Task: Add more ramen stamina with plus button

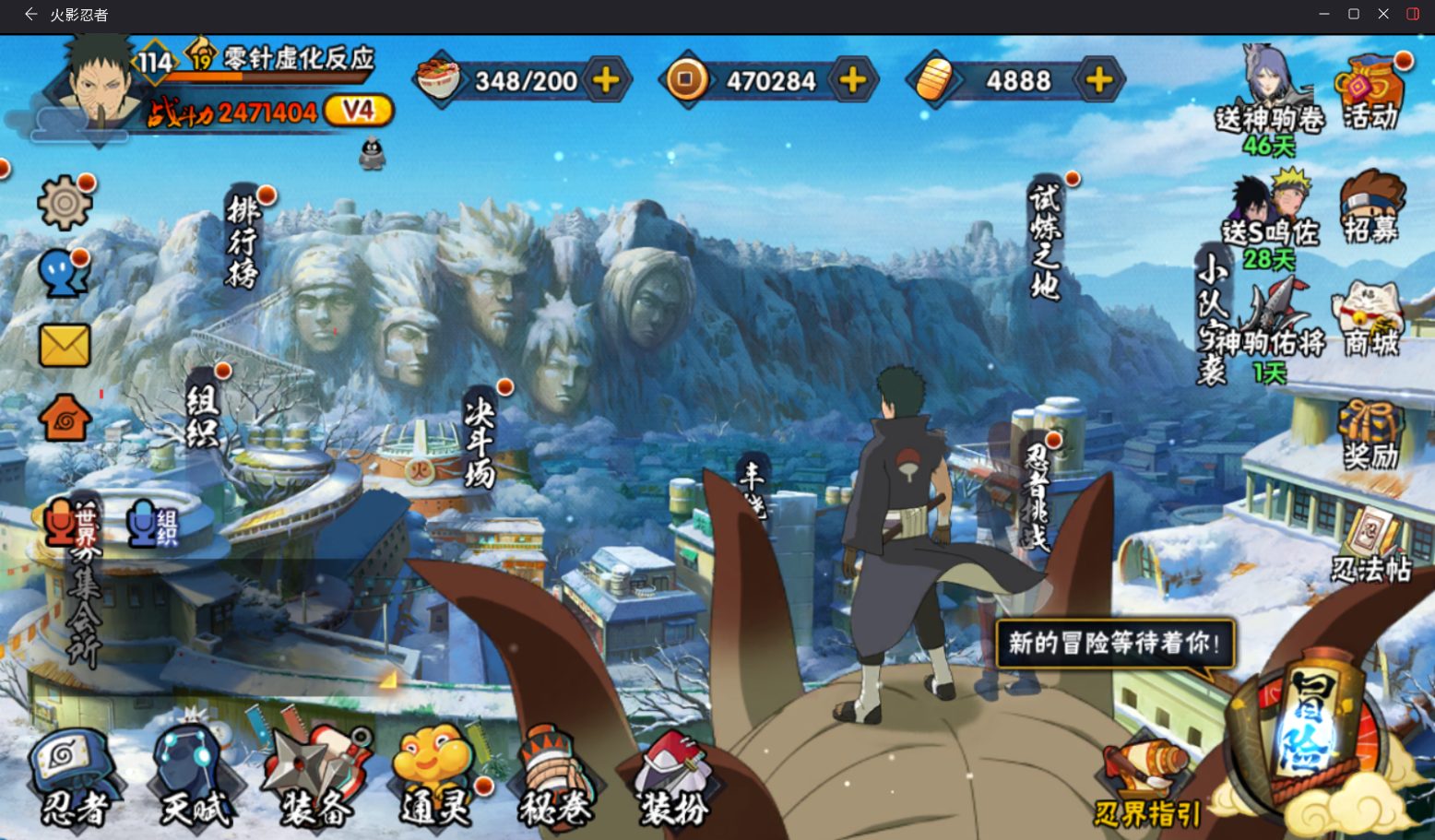Action: click(x=606, y=81)
